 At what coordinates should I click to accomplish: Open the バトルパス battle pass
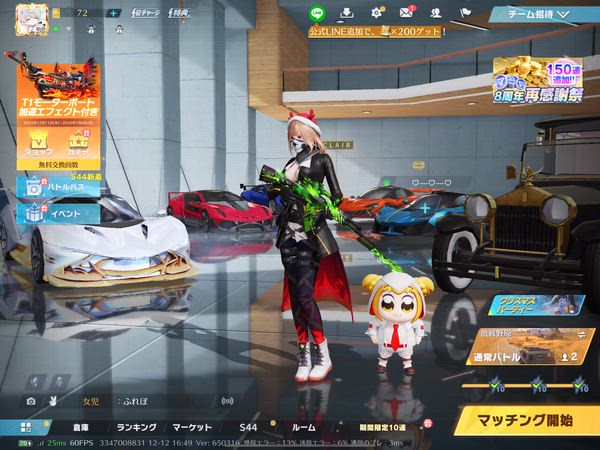point(58,187)
